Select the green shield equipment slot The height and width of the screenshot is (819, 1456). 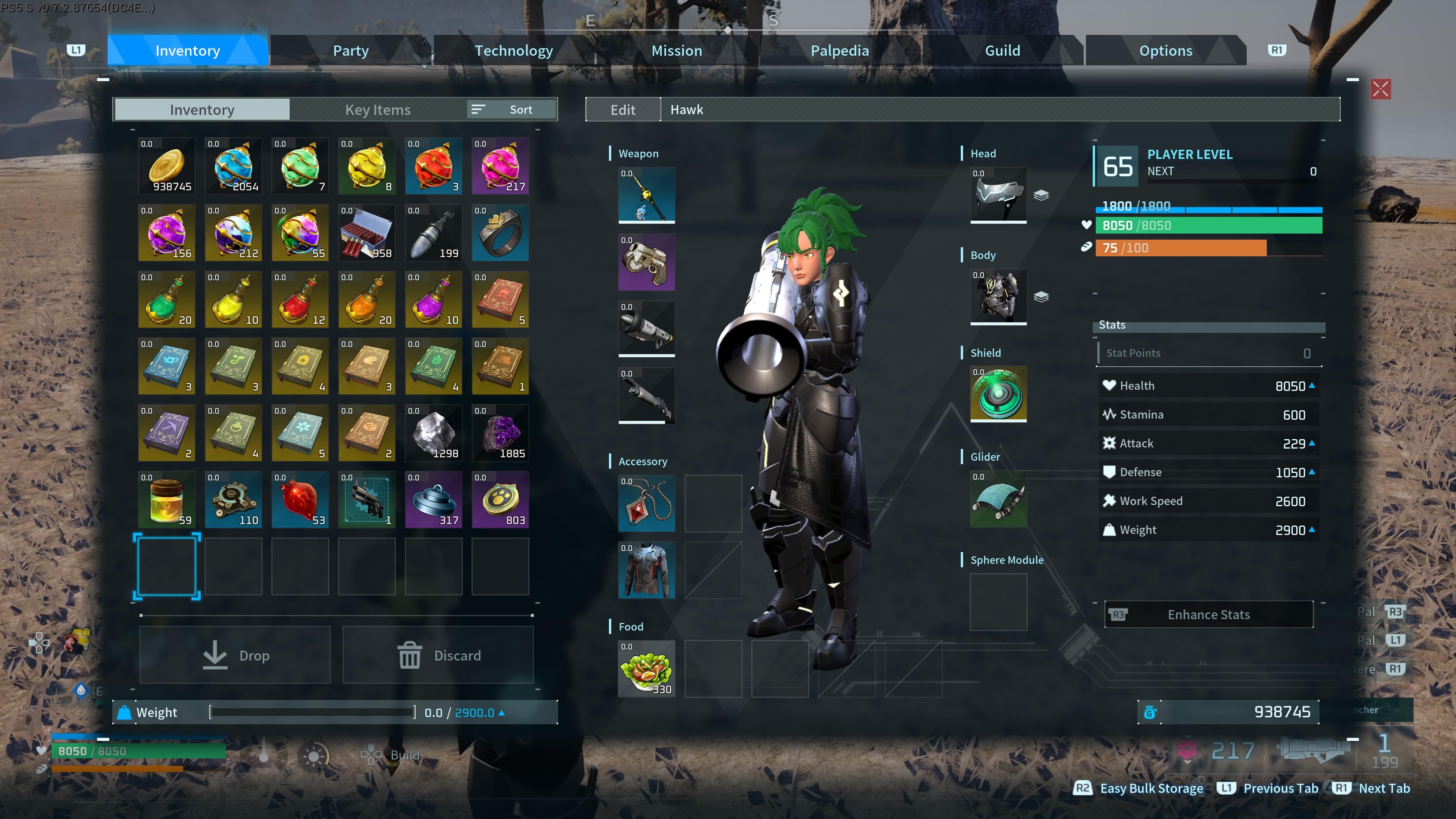coord(998,394)
